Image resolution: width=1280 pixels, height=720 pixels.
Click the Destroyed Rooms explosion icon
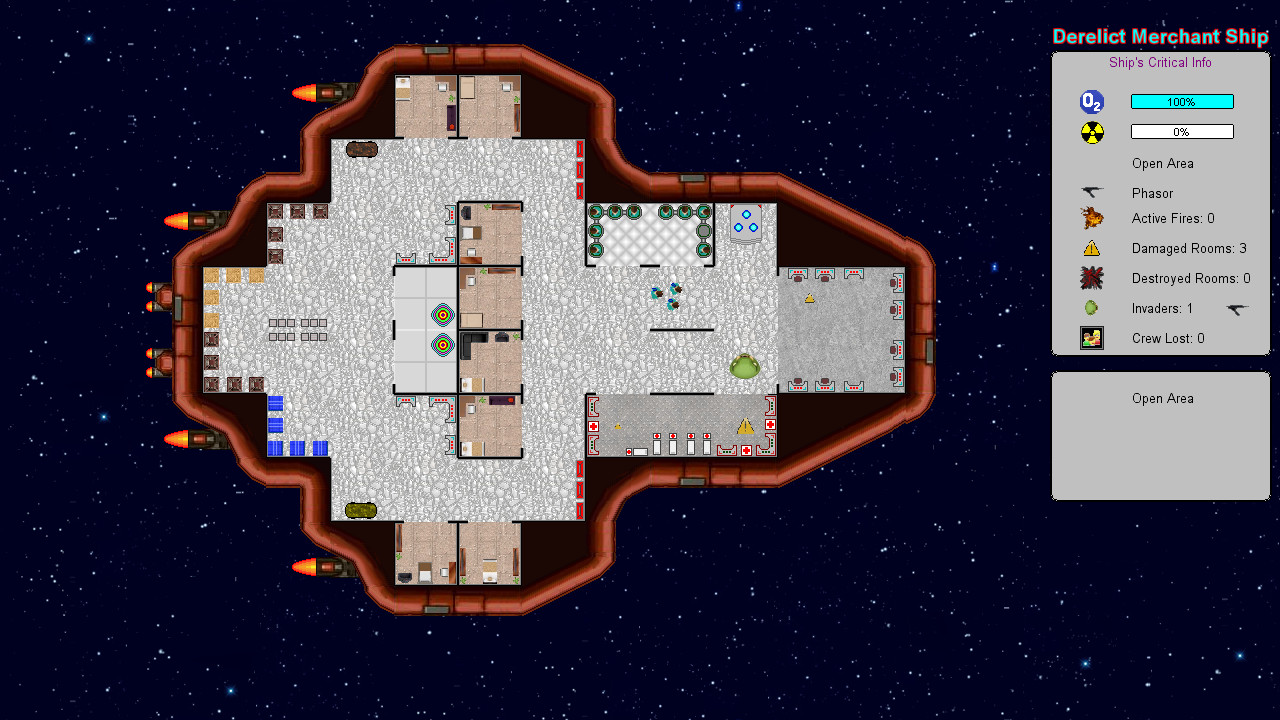1092,278
